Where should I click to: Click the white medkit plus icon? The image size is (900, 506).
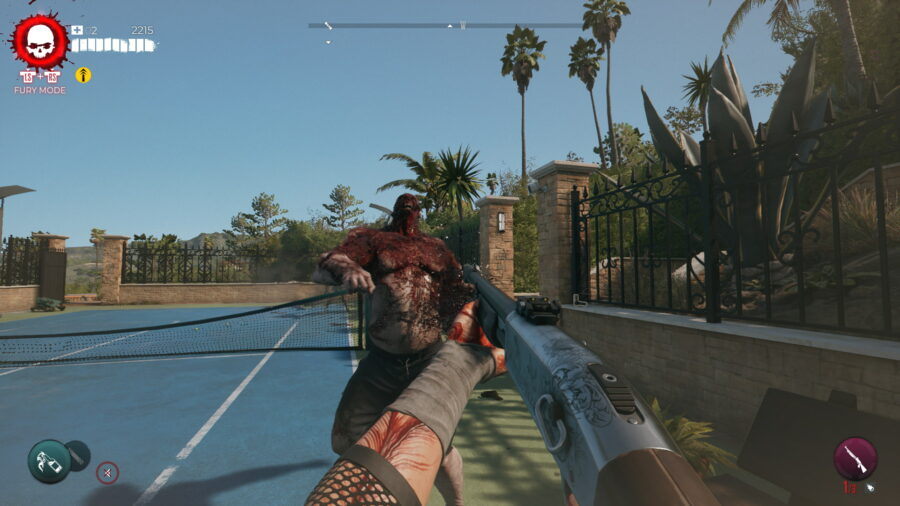pos(77,30)
